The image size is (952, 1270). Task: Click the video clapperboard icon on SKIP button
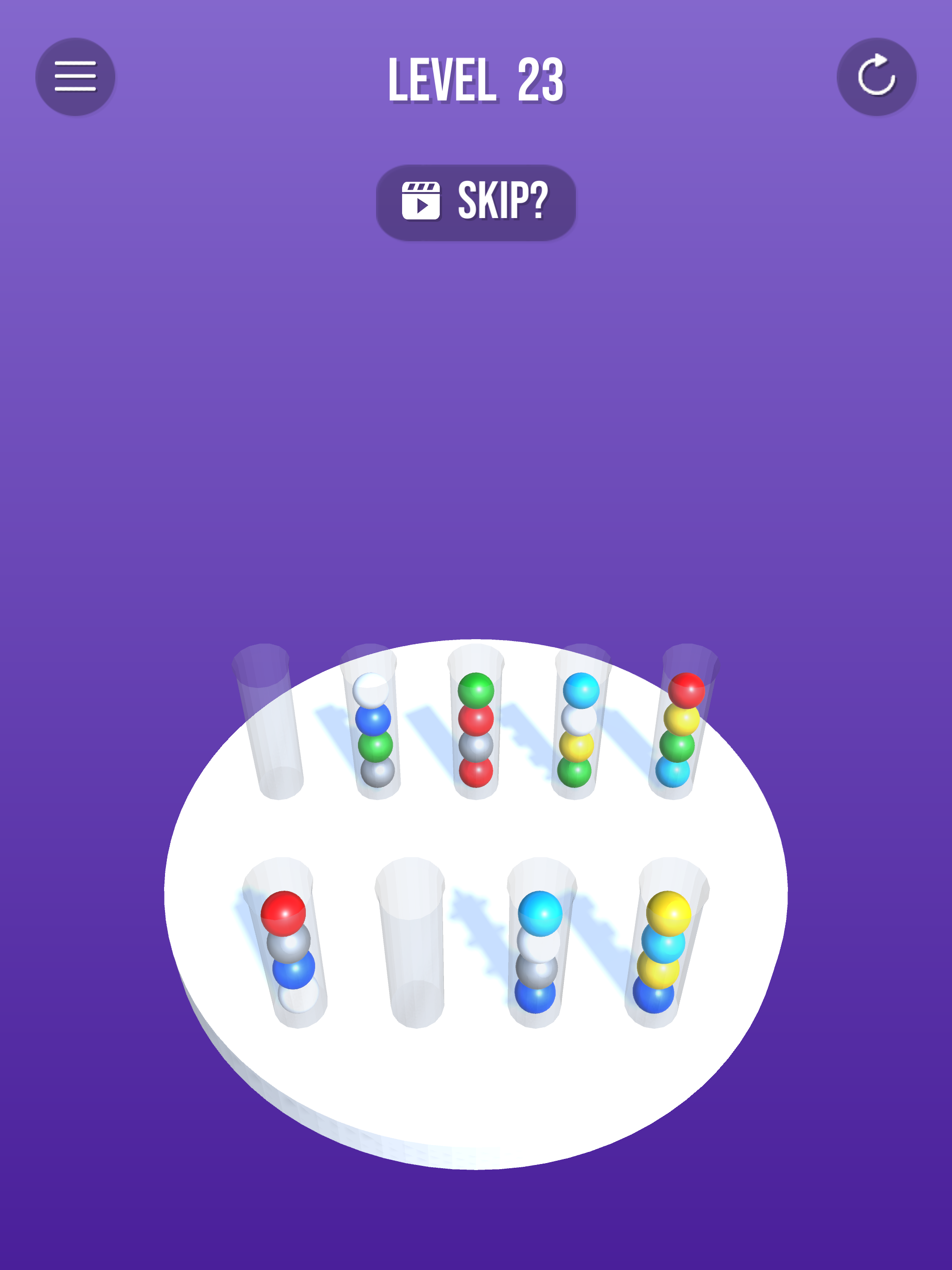coord(422,200)
